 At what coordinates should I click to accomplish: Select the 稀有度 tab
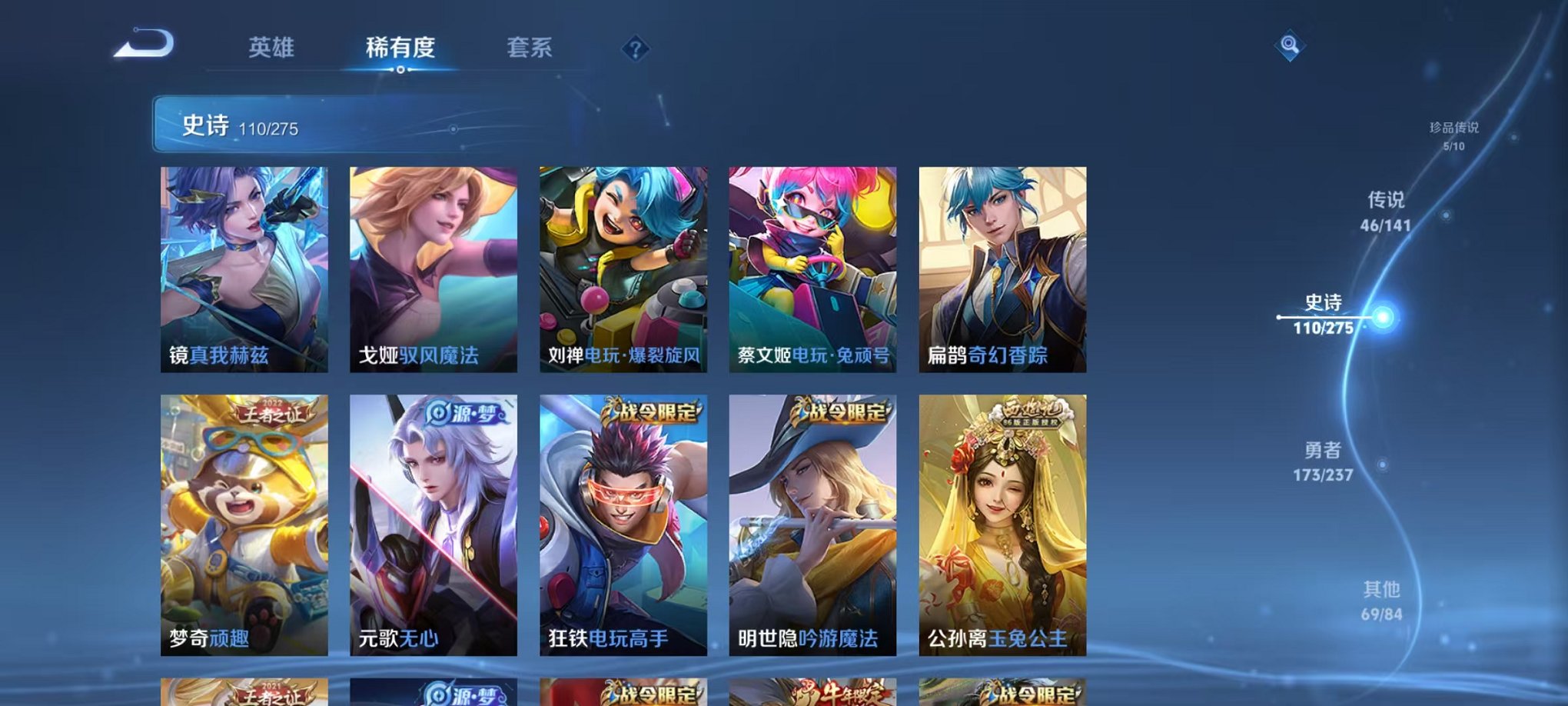[x=400, y=48]
